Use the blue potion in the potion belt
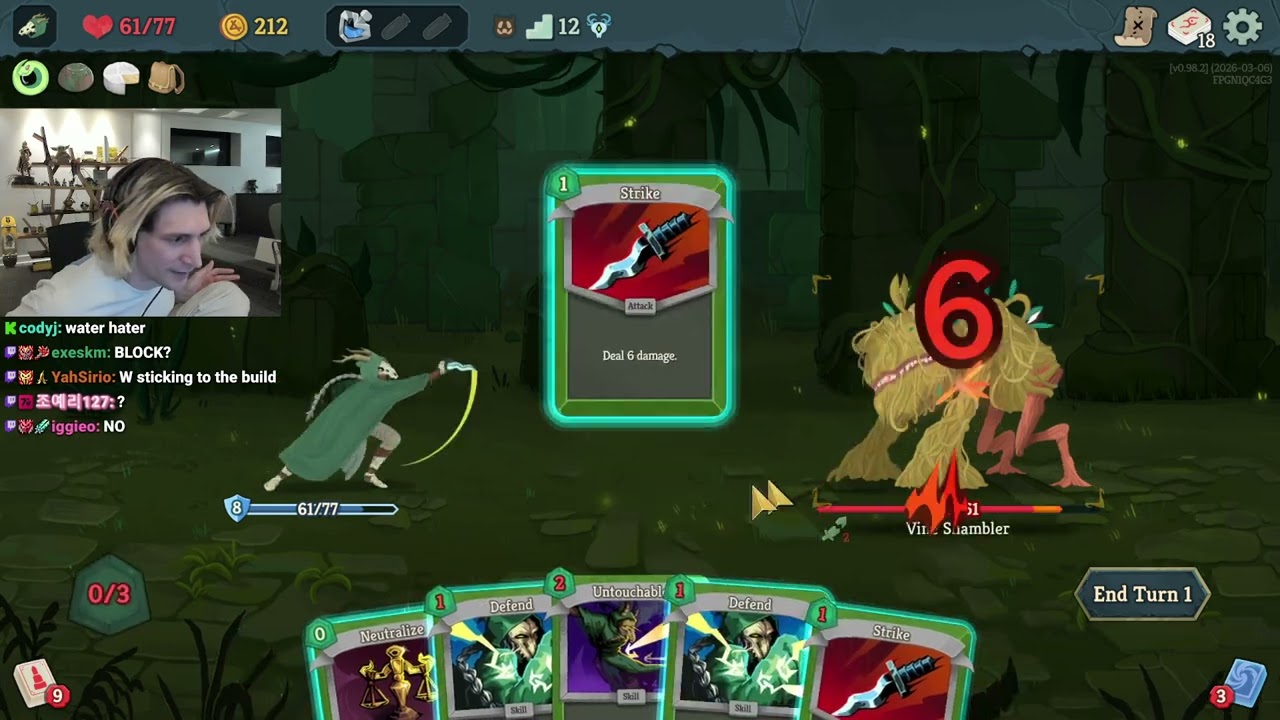1280x720 pixels. (x=355, y=27)
